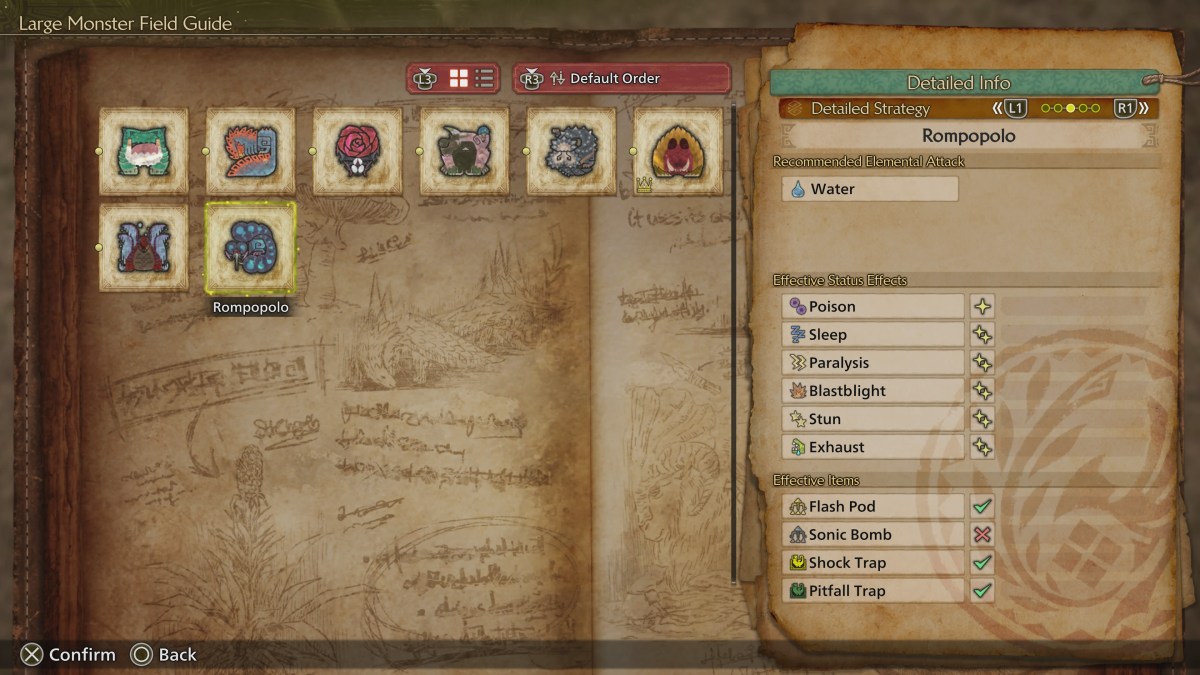Open the grey Balahara monster entry

point(572,151)
